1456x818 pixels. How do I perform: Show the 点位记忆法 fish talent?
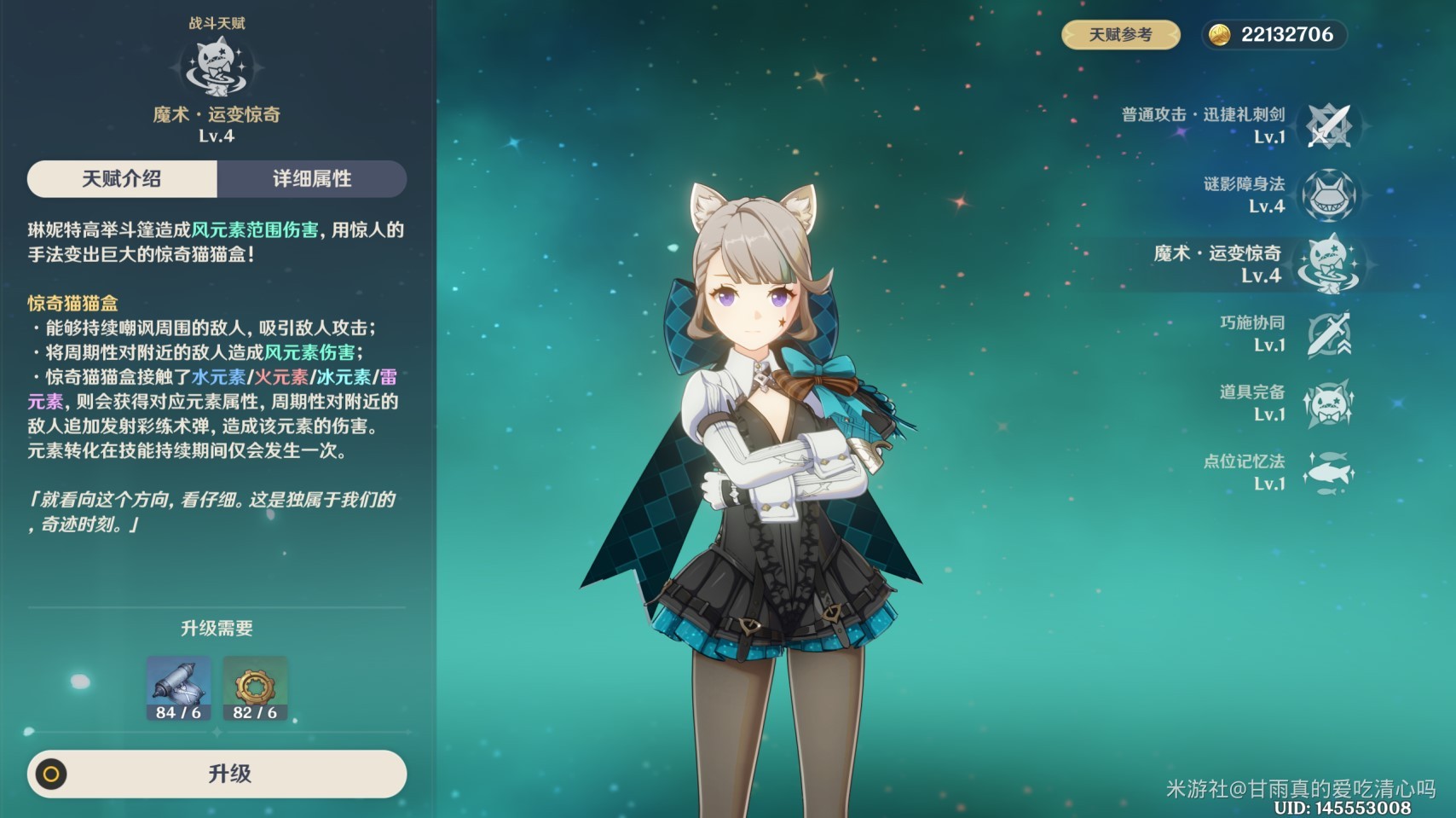(x=1328, y=473)
